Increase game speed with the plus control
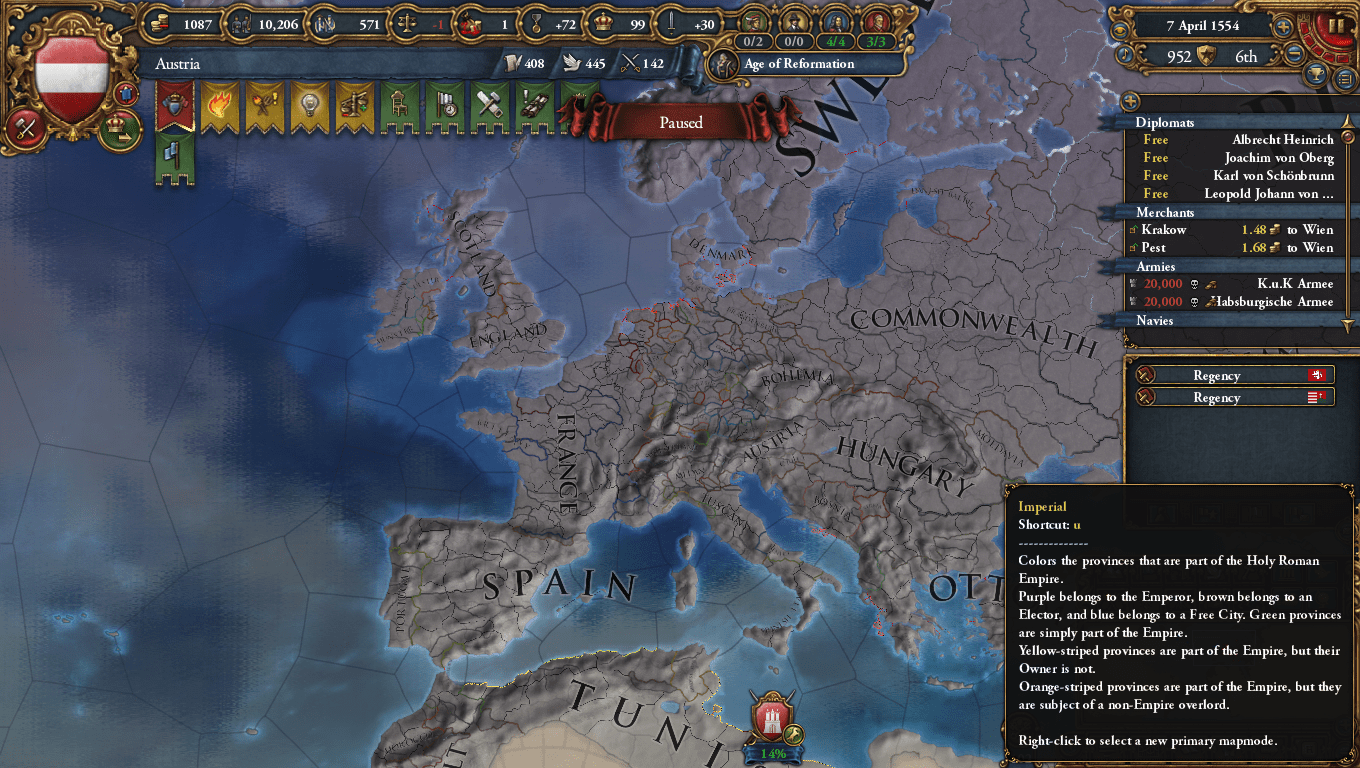The height and width of the screenshot is (768, 1360). click(1283, 27)
